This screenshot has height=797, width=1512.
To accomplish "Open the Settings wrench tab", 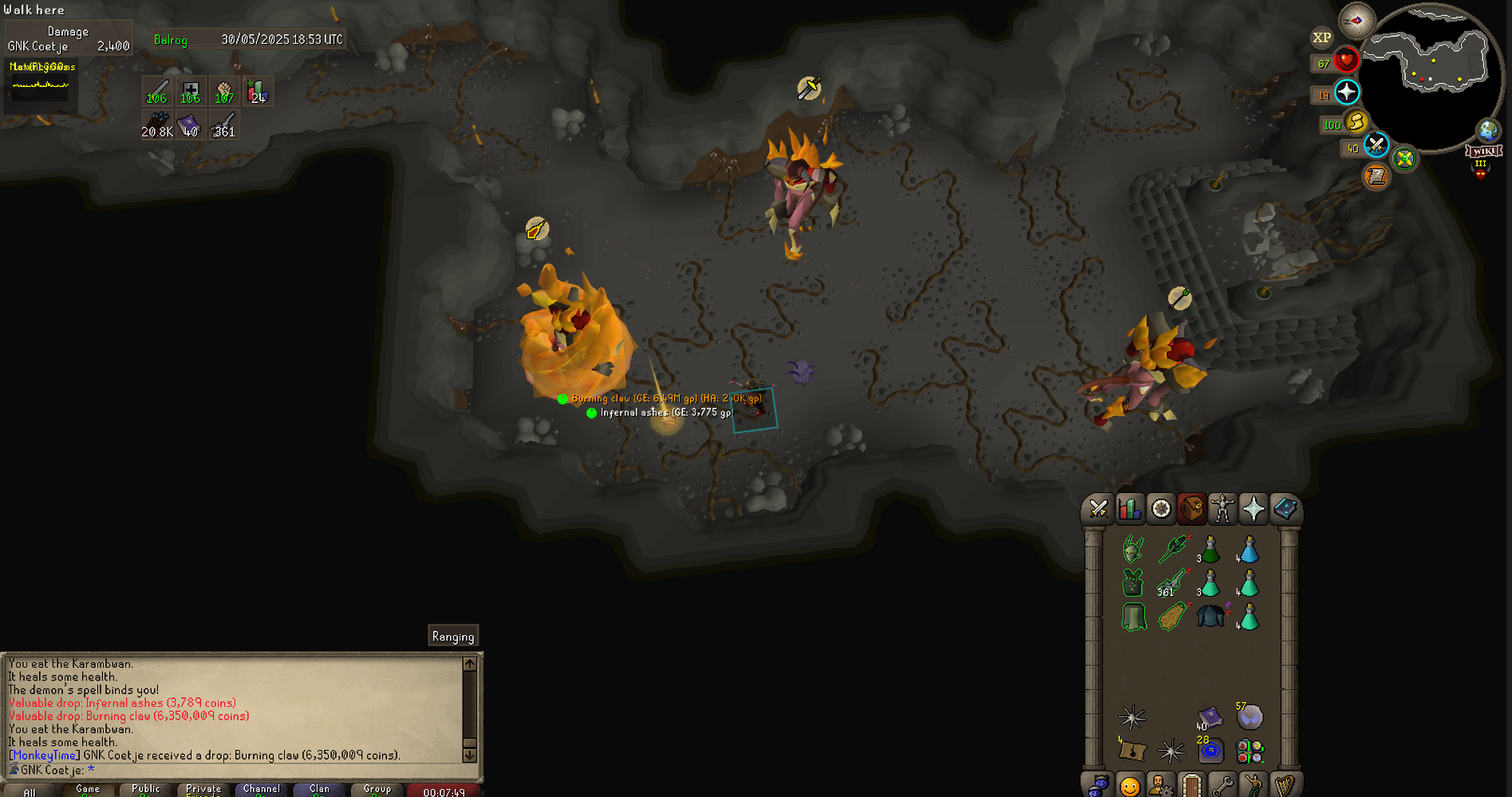I will (1222, 786).
